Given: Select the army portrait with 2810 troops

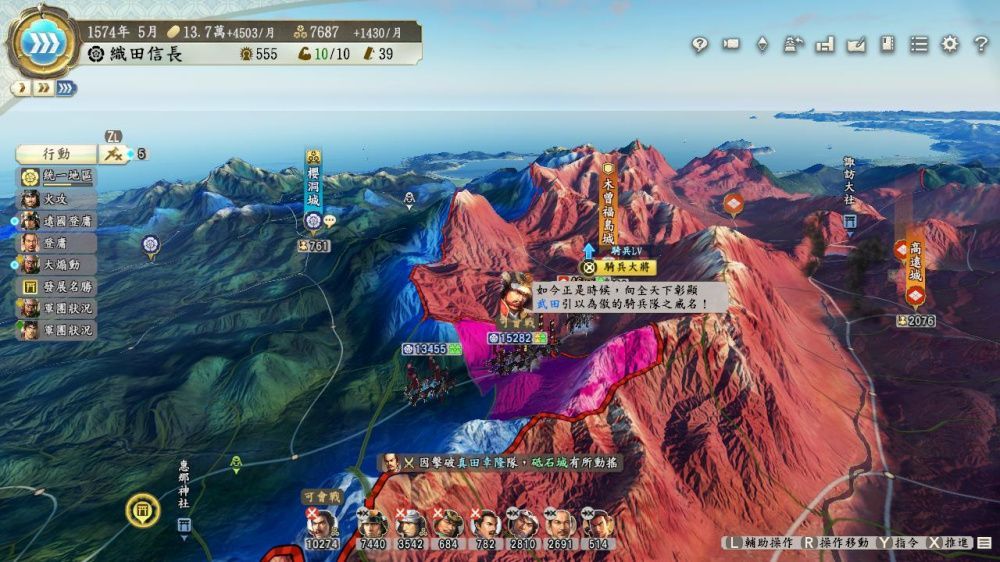Looking at the screenshot, I should tap(522, 526).
